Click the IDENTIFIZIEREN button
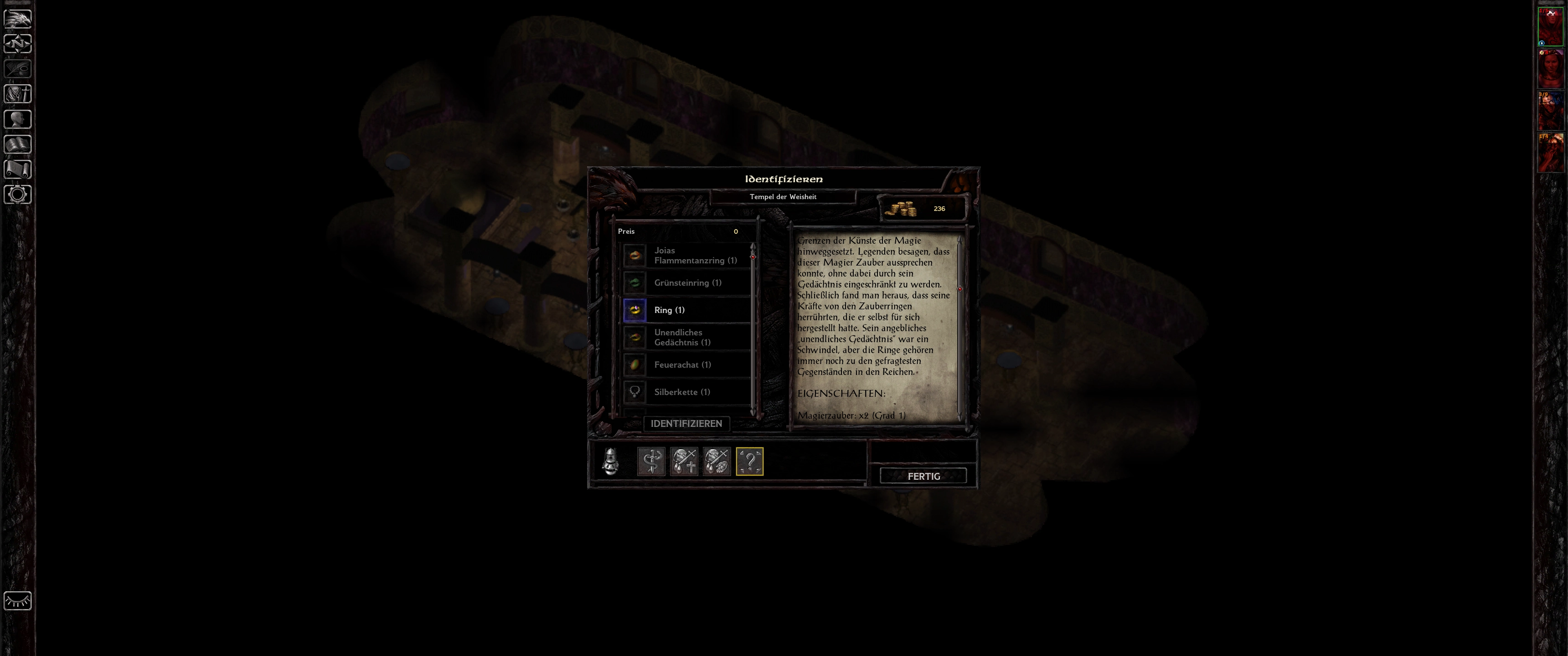 pyautogui.click(x=686, y=424)
